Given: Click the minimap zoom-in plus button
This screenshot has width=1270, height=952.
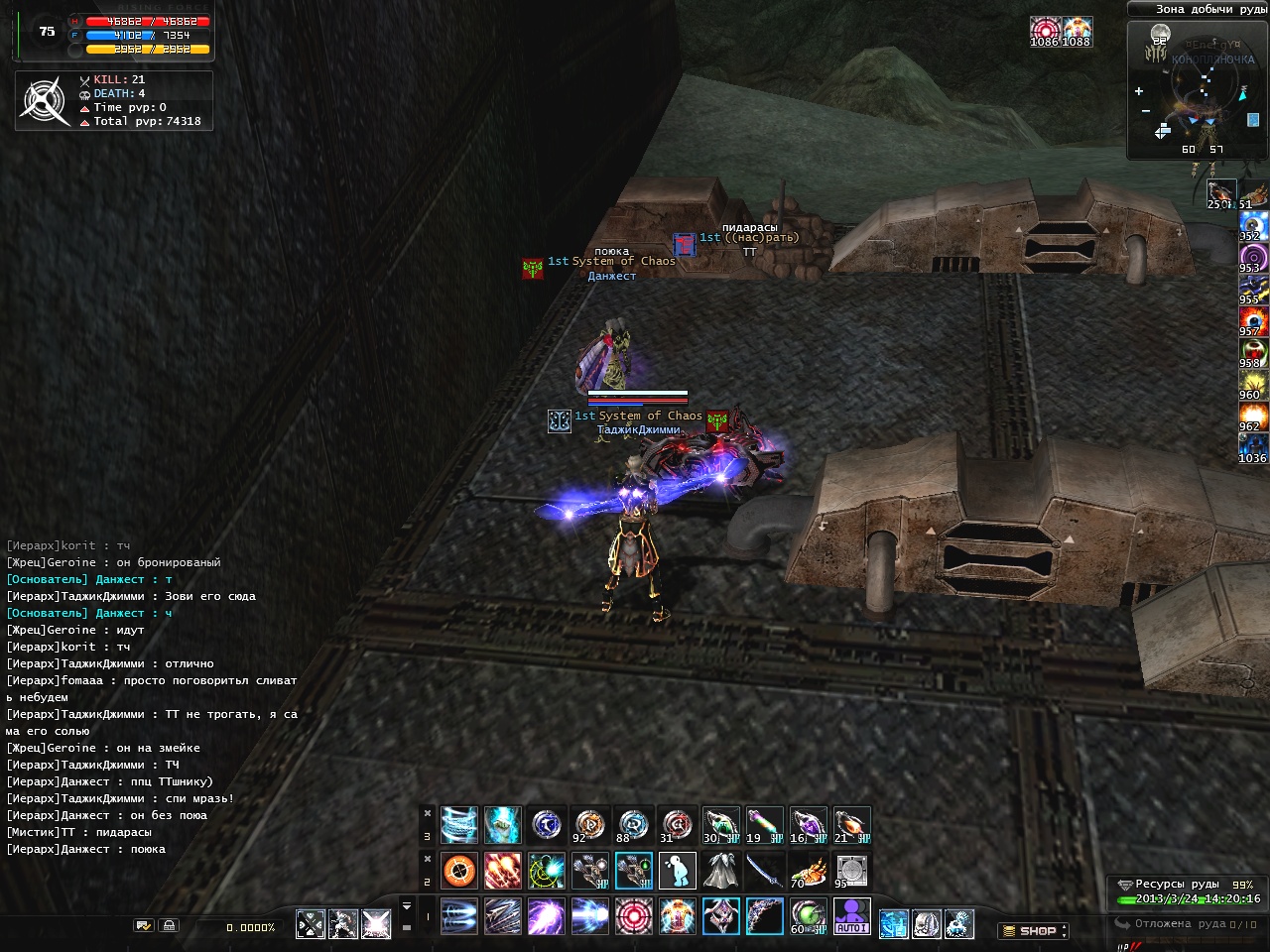Looking at the screenshot, I should tap(1139, 91).
